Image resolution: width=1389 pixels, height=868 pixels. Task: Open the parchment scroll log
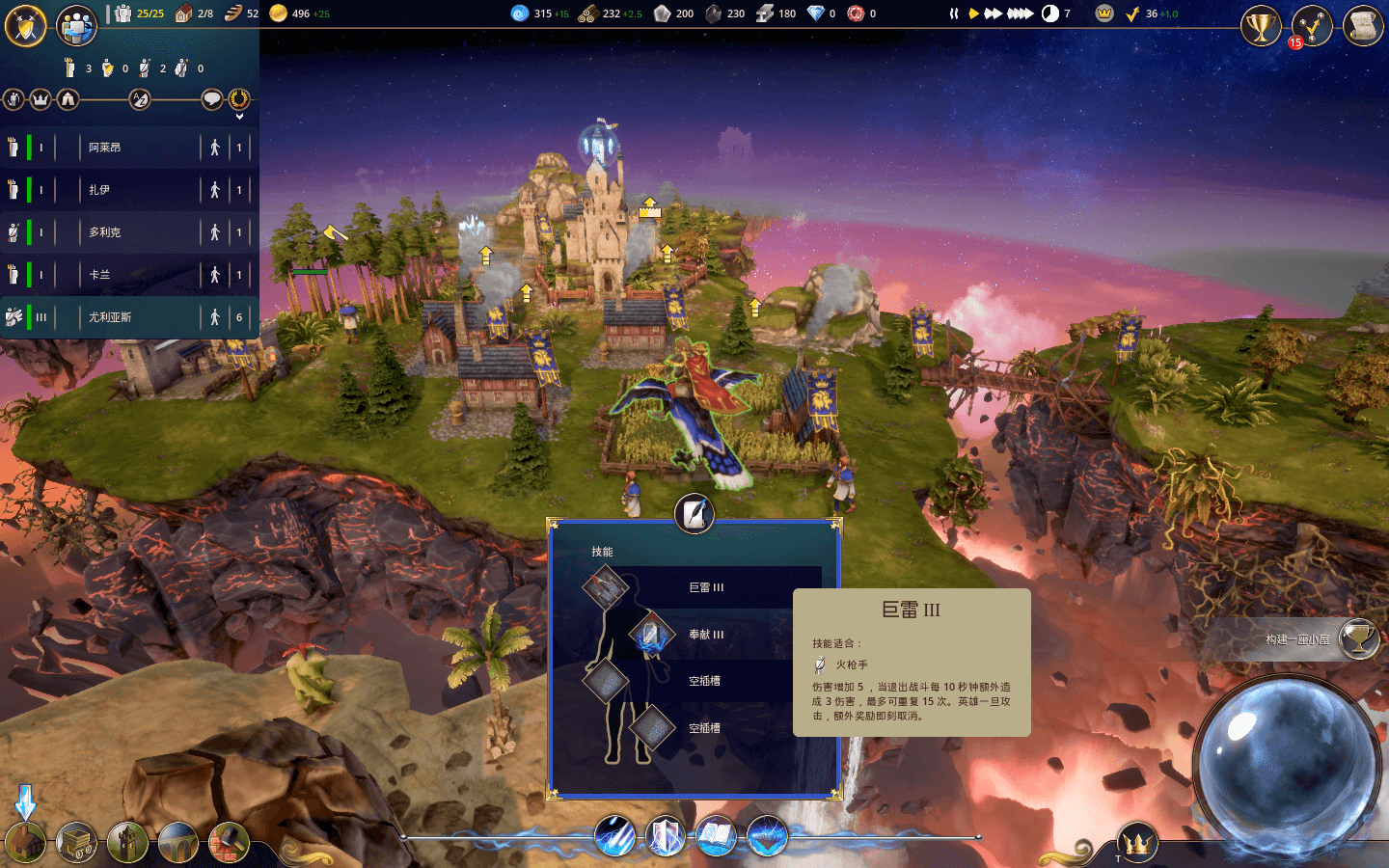pos(1363,26)
